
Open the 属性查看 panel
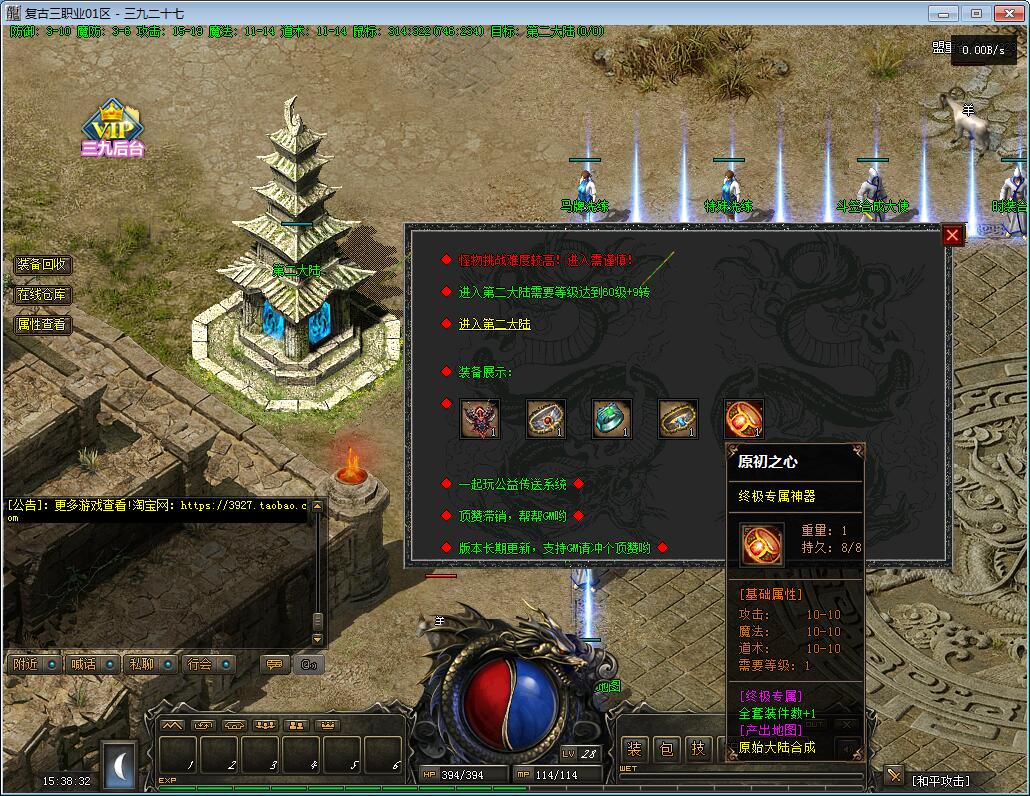point(42,325)
